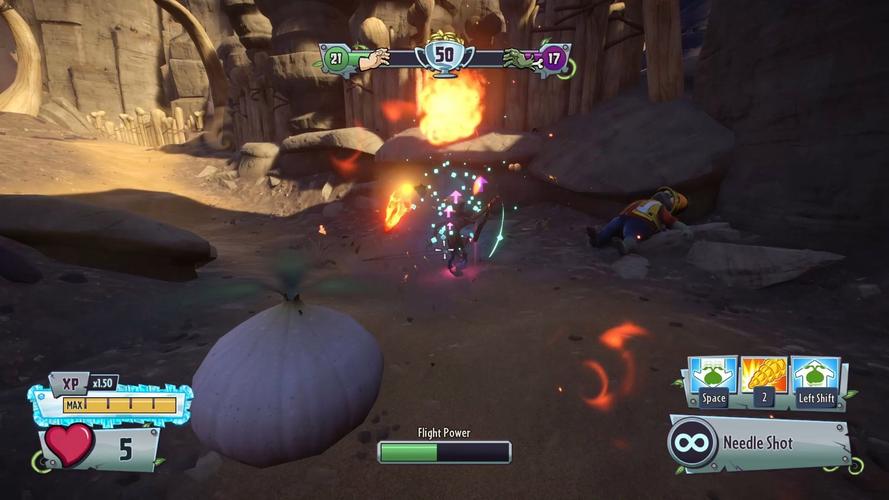Select the Needle Shot weapon panel
This screenshot has width=889, height=500.
pos(760,442)
